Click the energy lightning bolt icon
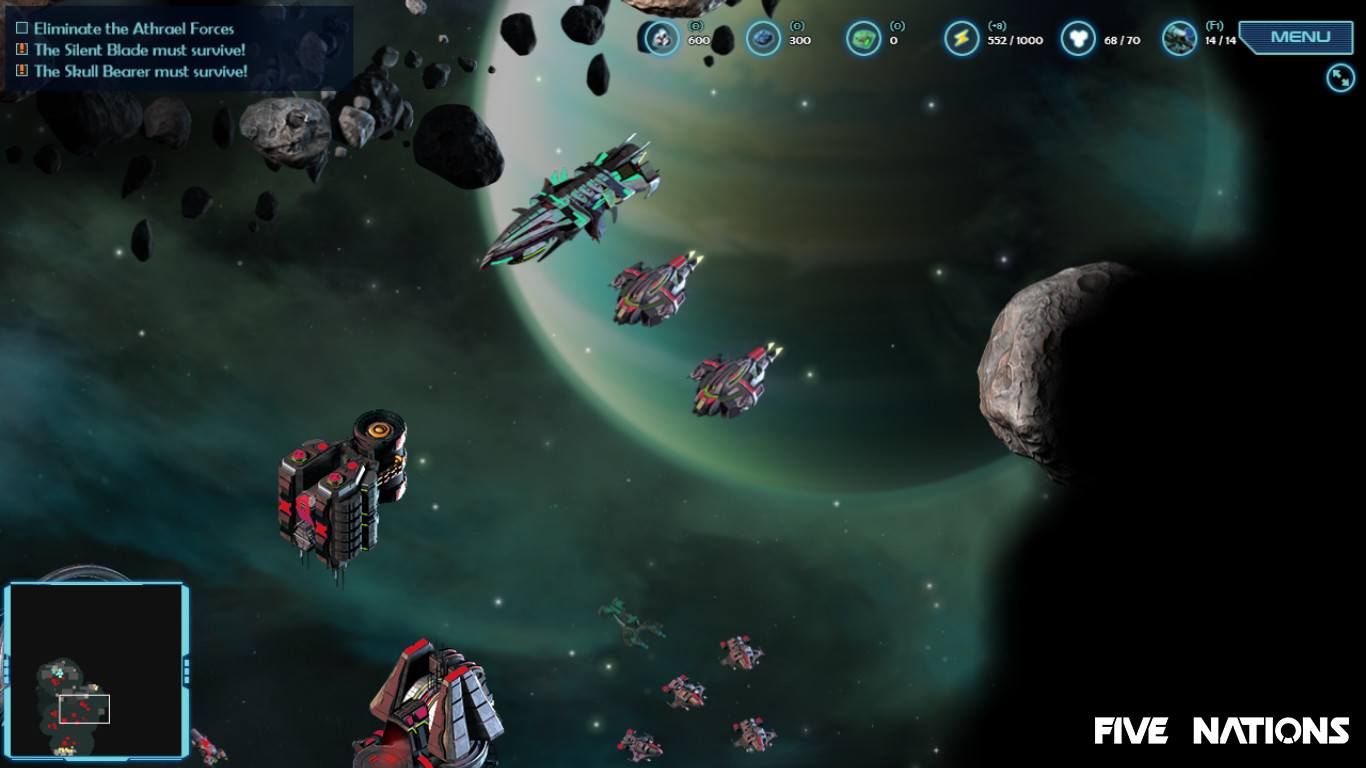Screen dimensions: 1366x768 [962, 37]
